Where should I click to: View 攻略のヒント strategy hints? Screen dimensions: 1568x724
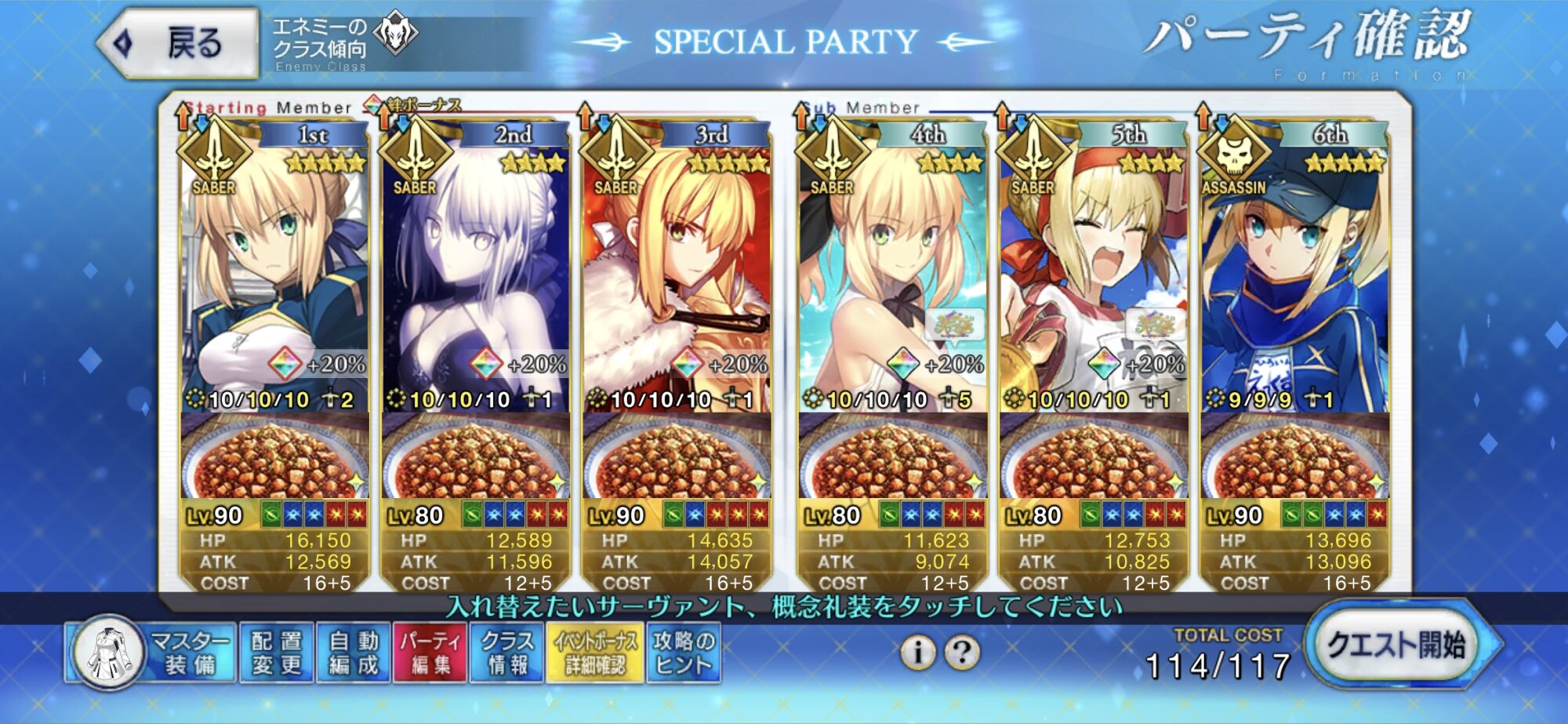pos(684,653)
